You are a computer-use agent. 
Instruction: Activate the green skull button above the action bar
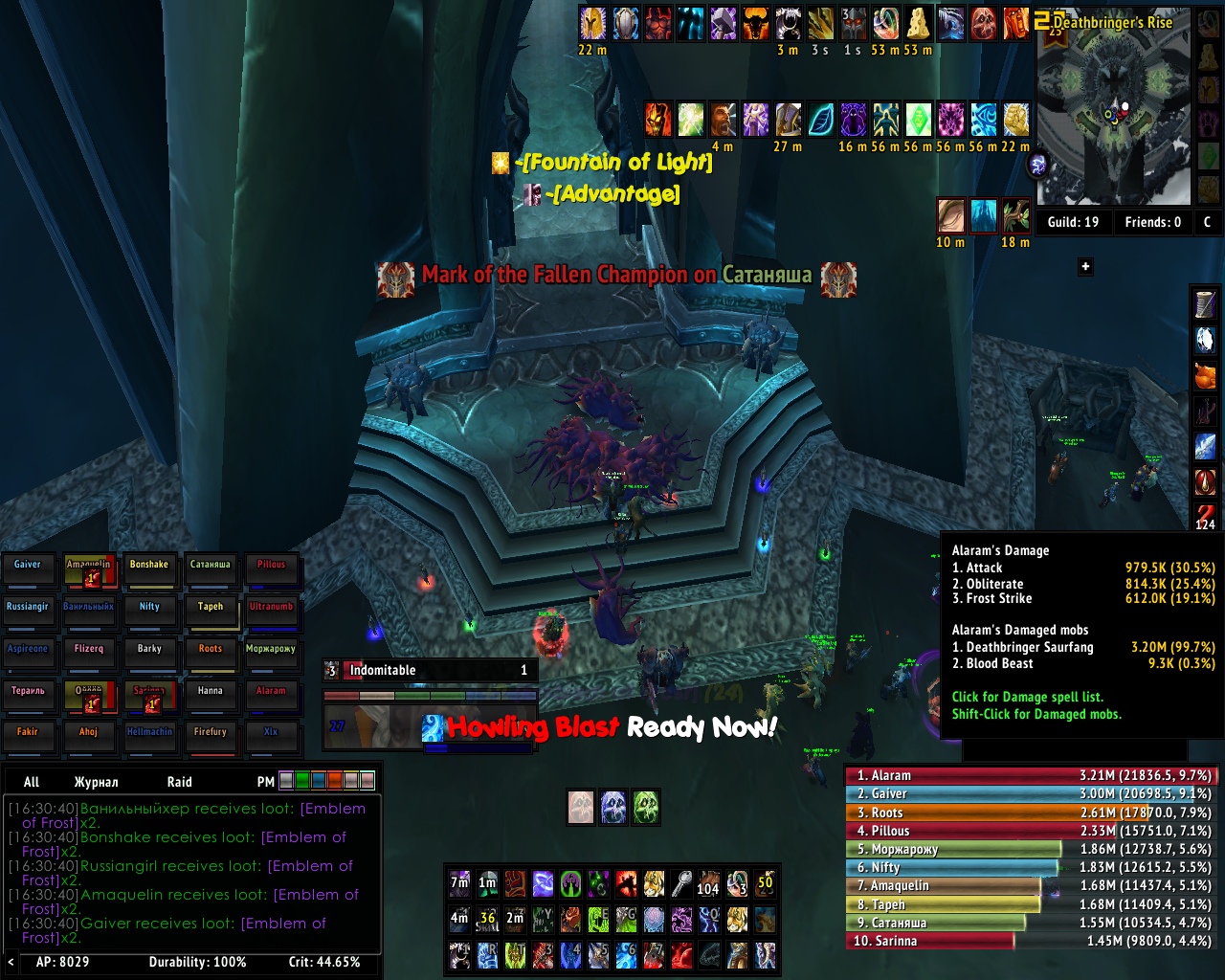[x=646, y=807]
